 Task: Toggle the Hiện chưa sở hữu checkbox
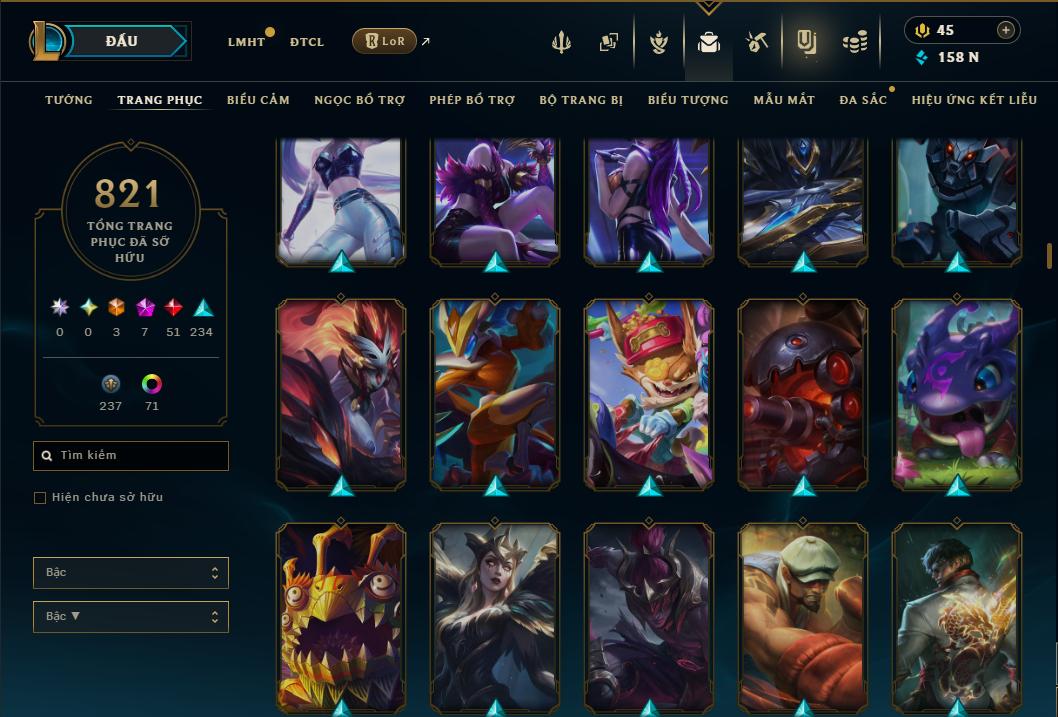point(40,498)
